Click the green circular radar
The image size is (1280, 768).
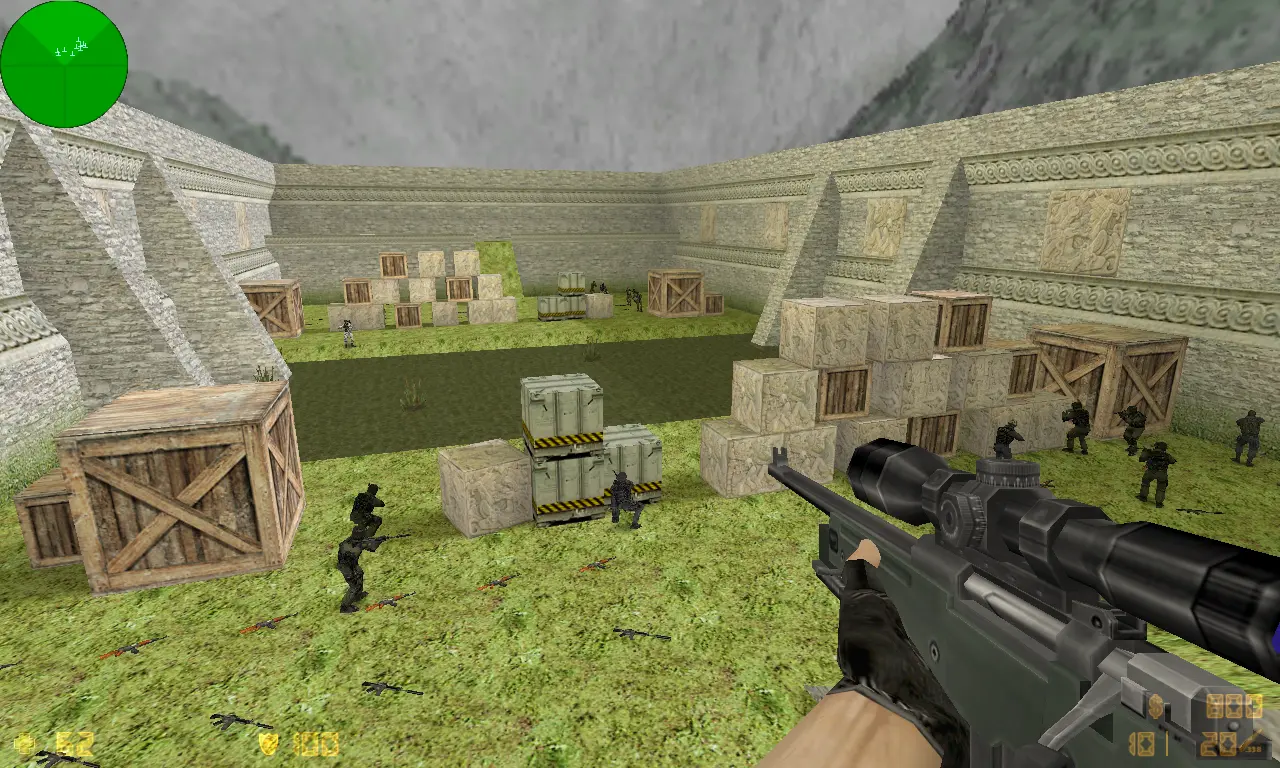tap(64, 64)
